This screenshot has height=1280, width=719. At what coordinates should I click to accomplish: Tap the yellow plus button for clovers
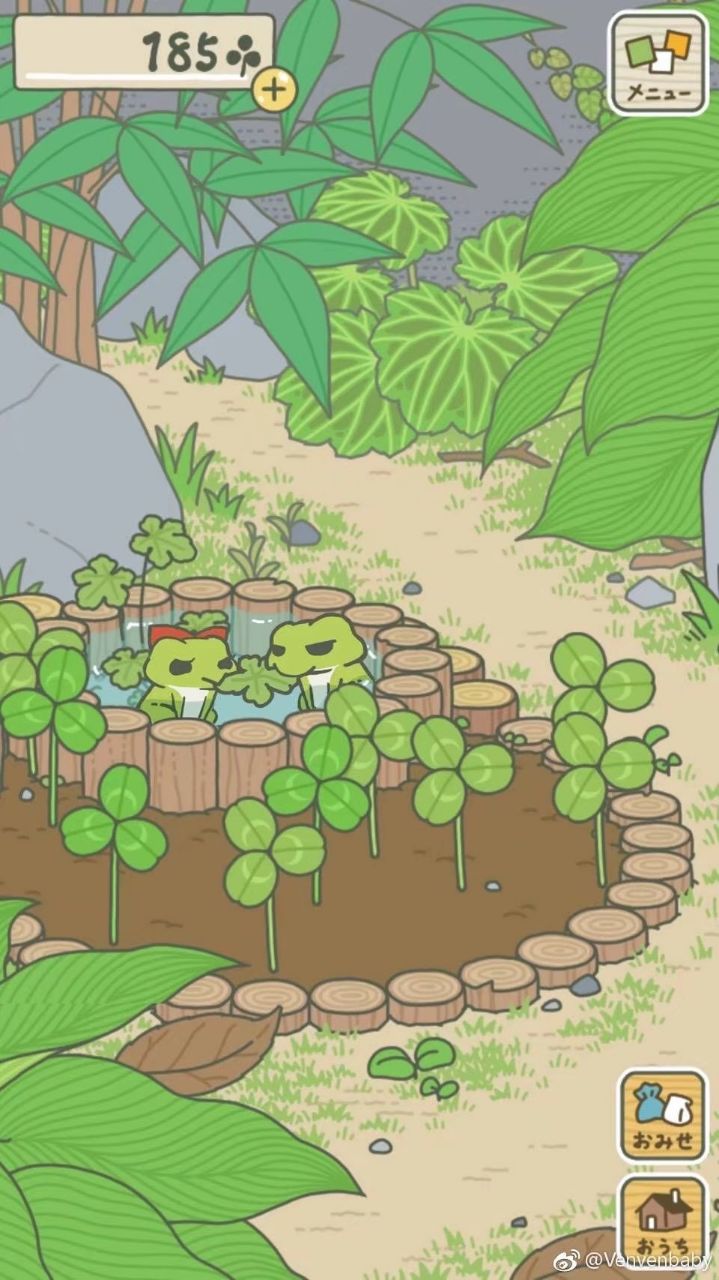pyautogui.click(x=275, y=91)
